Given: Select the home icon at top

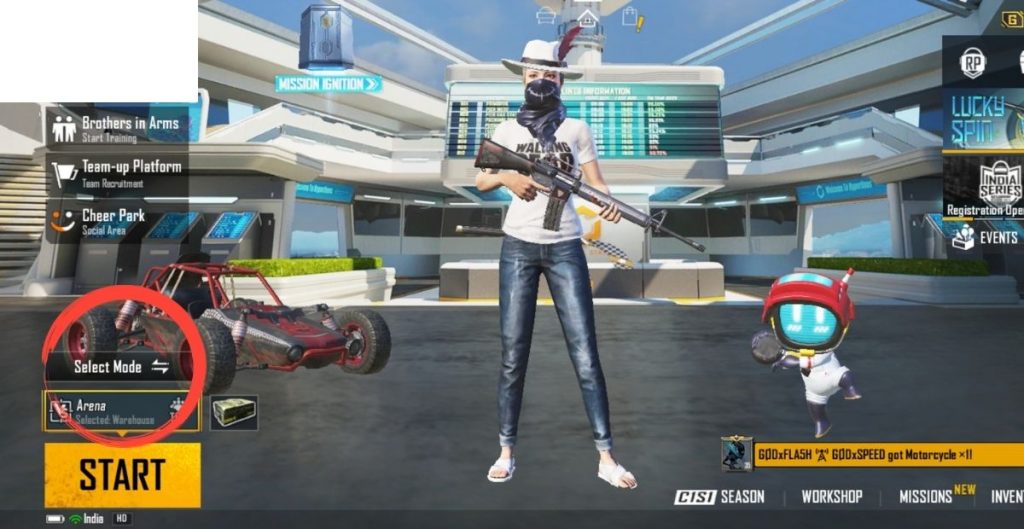Looking at the screenshot, I should click(588, 18).
